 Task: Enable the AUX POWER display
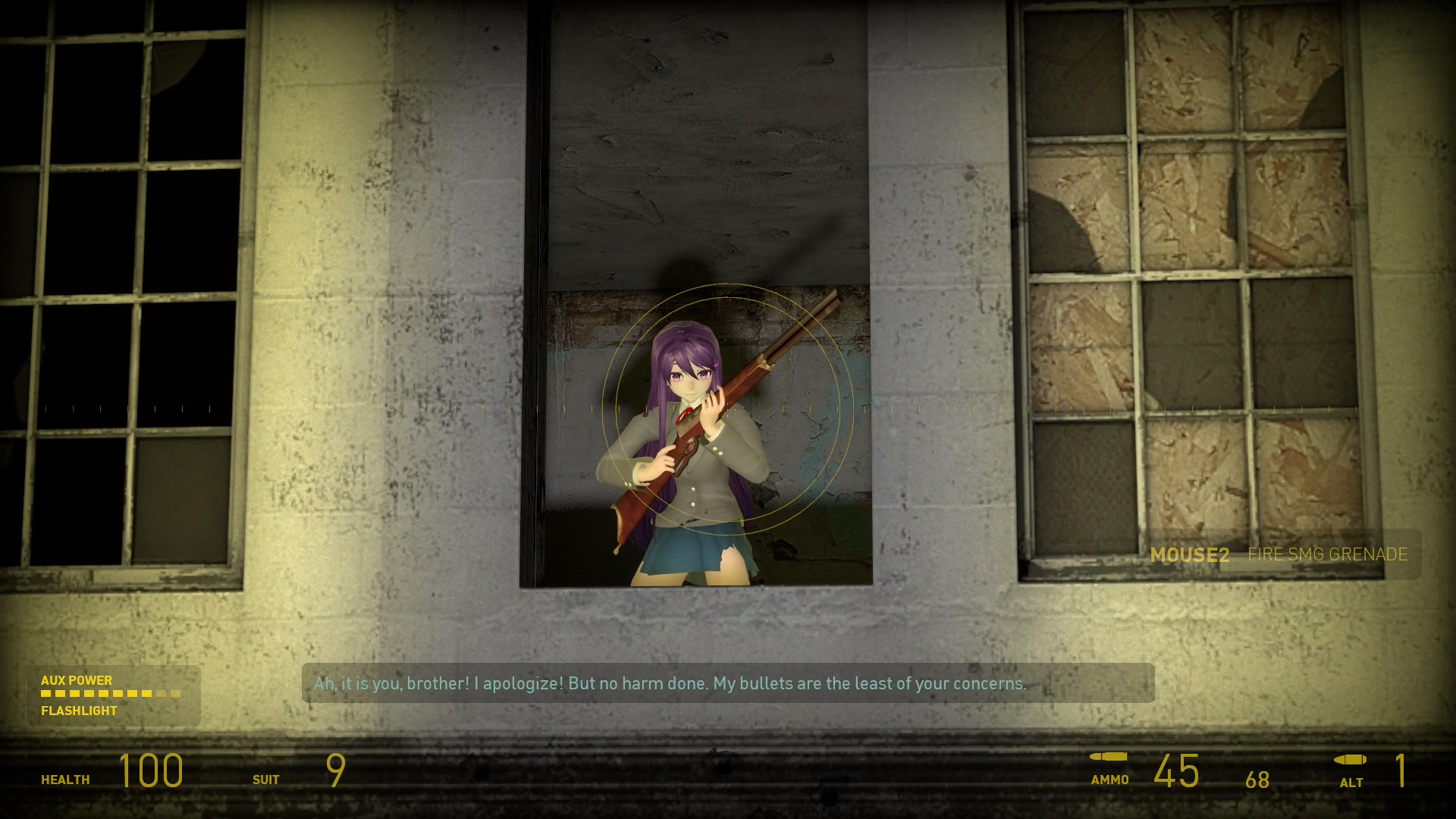[x=77, y=680]
